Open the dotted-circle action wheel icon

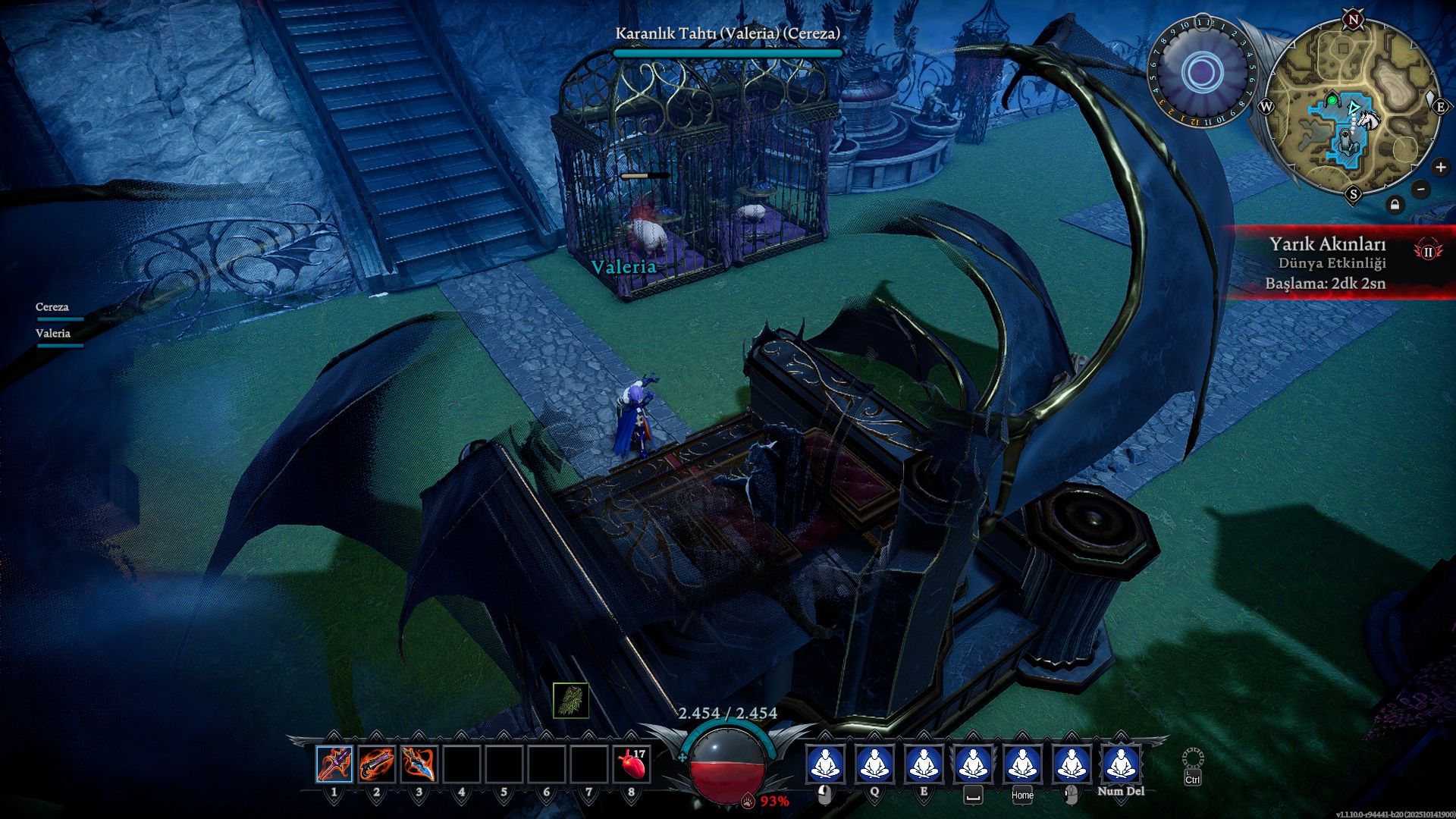click(1193, 759)
